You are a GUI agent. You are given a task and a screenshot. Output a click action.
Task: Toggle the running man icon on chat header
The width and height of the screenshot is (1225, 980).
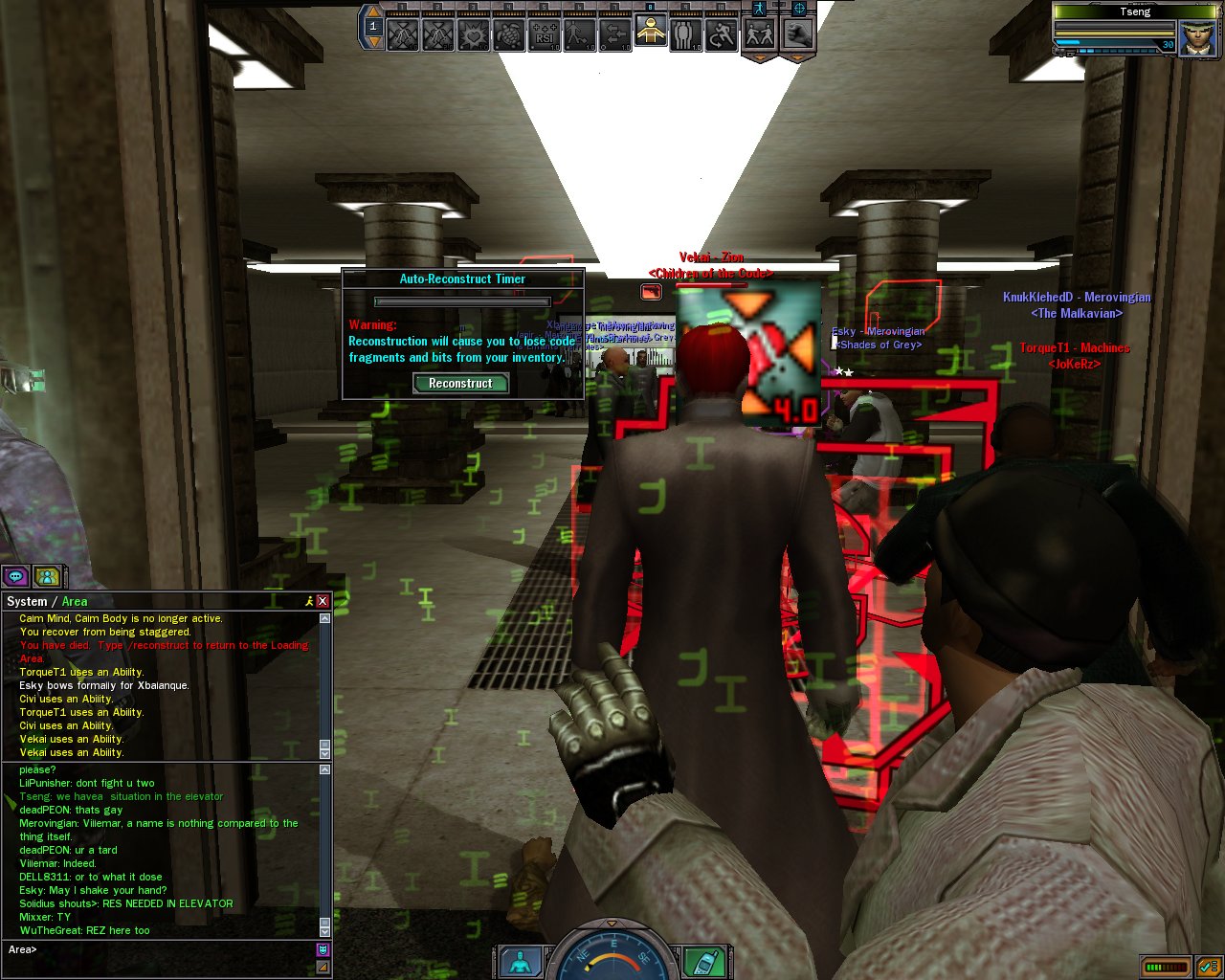308,601
